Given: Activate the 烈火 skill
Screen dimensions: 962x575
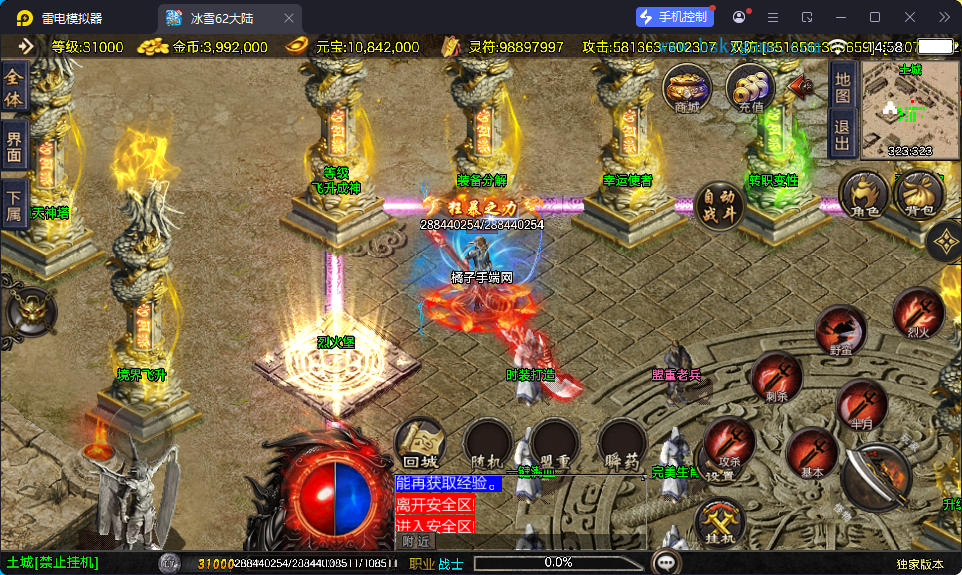Looking at the screenshot, I should (x=918, y=314).
